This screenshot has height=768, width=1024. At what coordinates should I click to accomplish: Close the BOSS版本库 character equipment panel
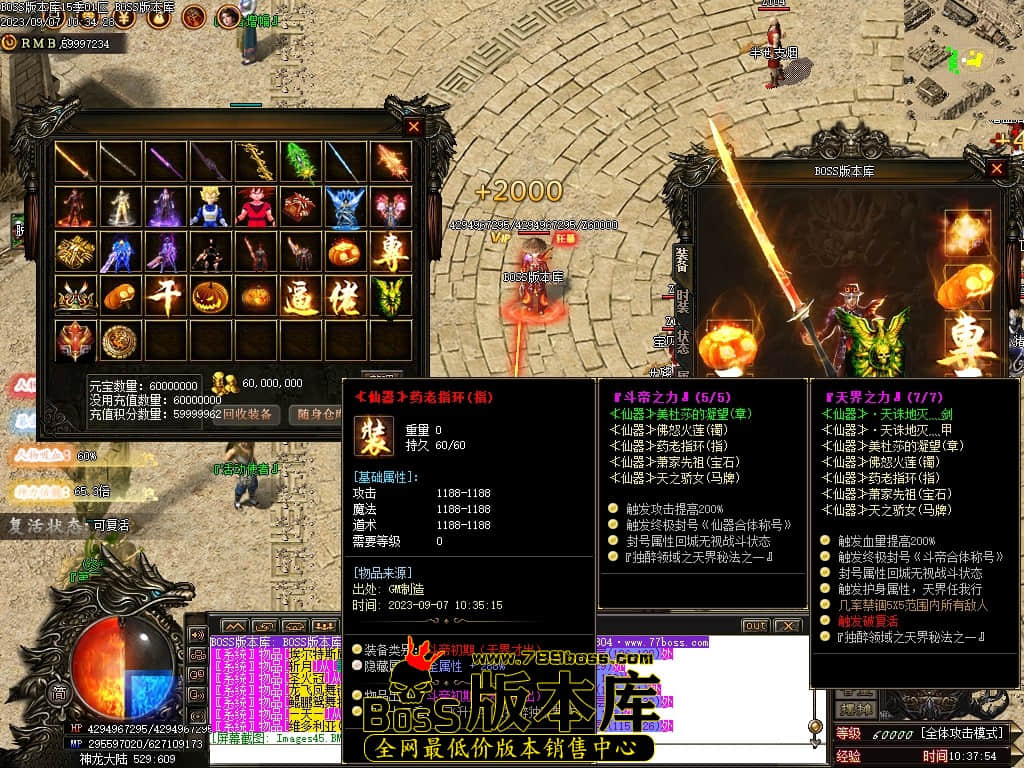pos(996,169)
